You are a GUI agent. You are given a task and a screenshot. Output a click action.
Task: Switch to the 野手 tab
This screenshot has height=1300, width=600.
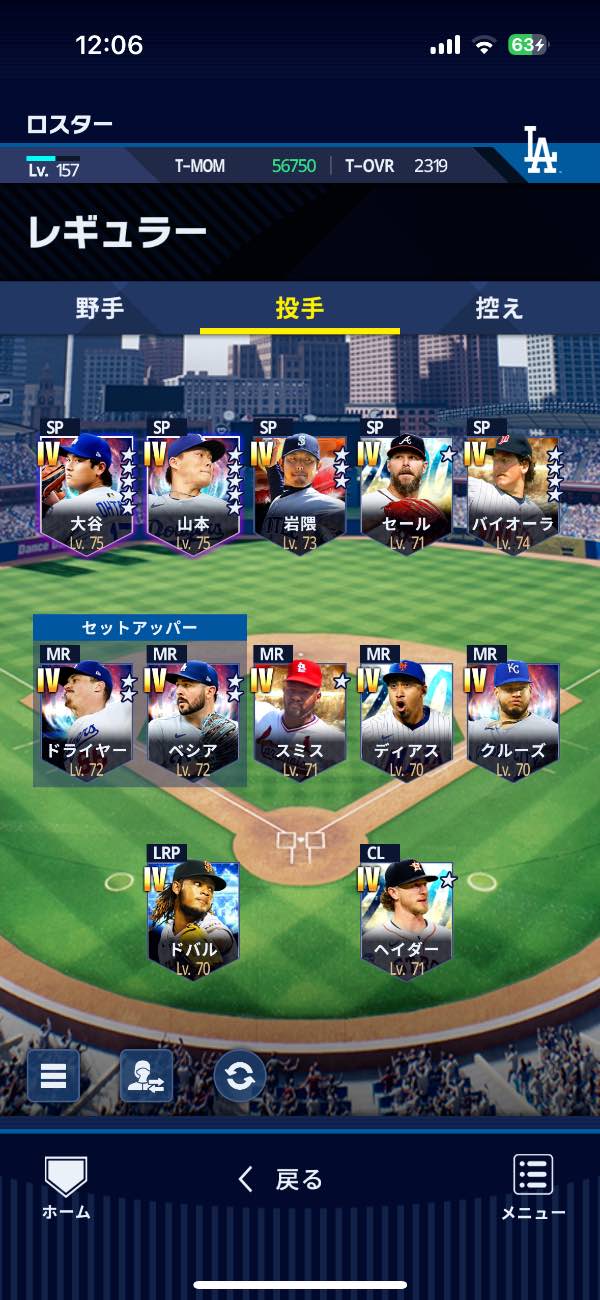click(x=100, y=308)
